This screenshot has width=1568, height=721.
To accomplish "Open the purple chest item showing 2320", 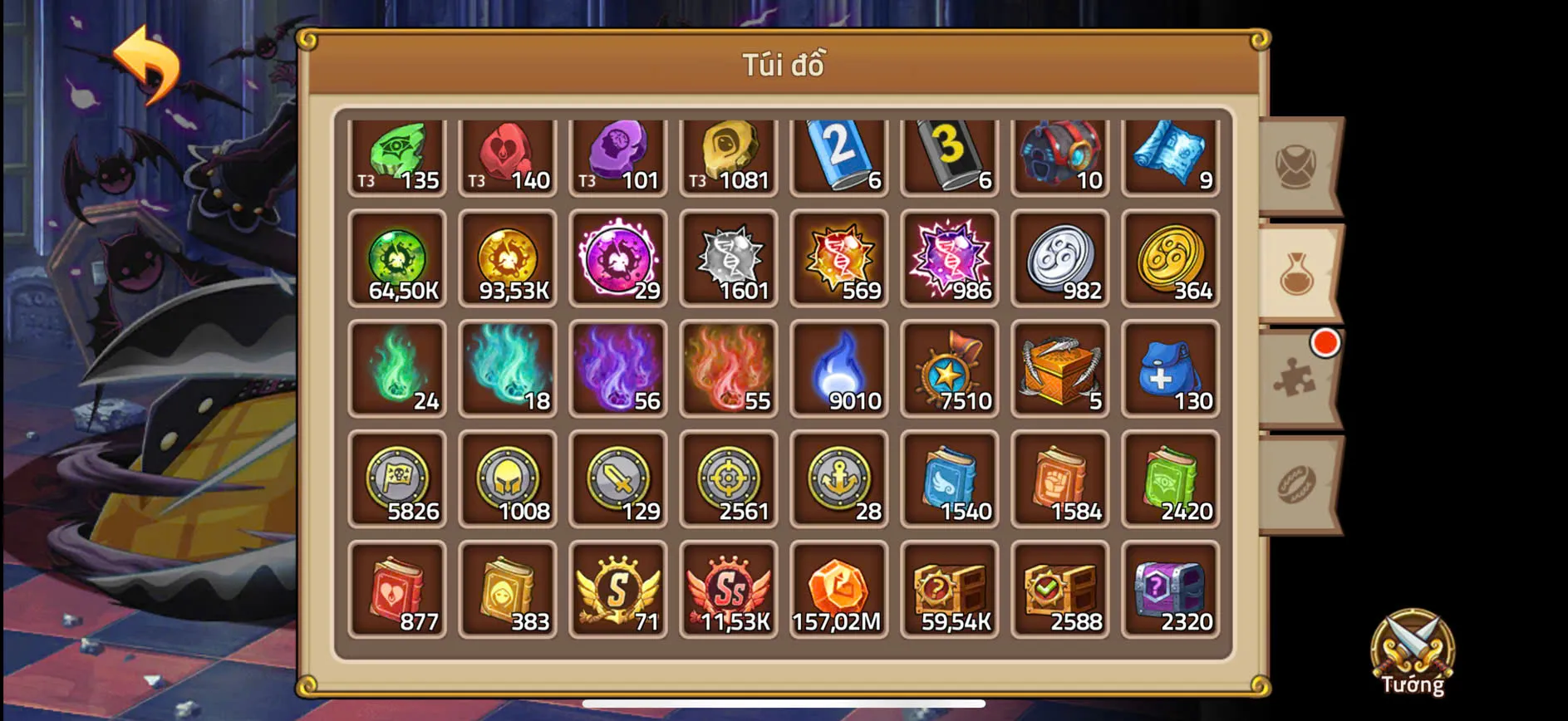I will point(1171,590).
